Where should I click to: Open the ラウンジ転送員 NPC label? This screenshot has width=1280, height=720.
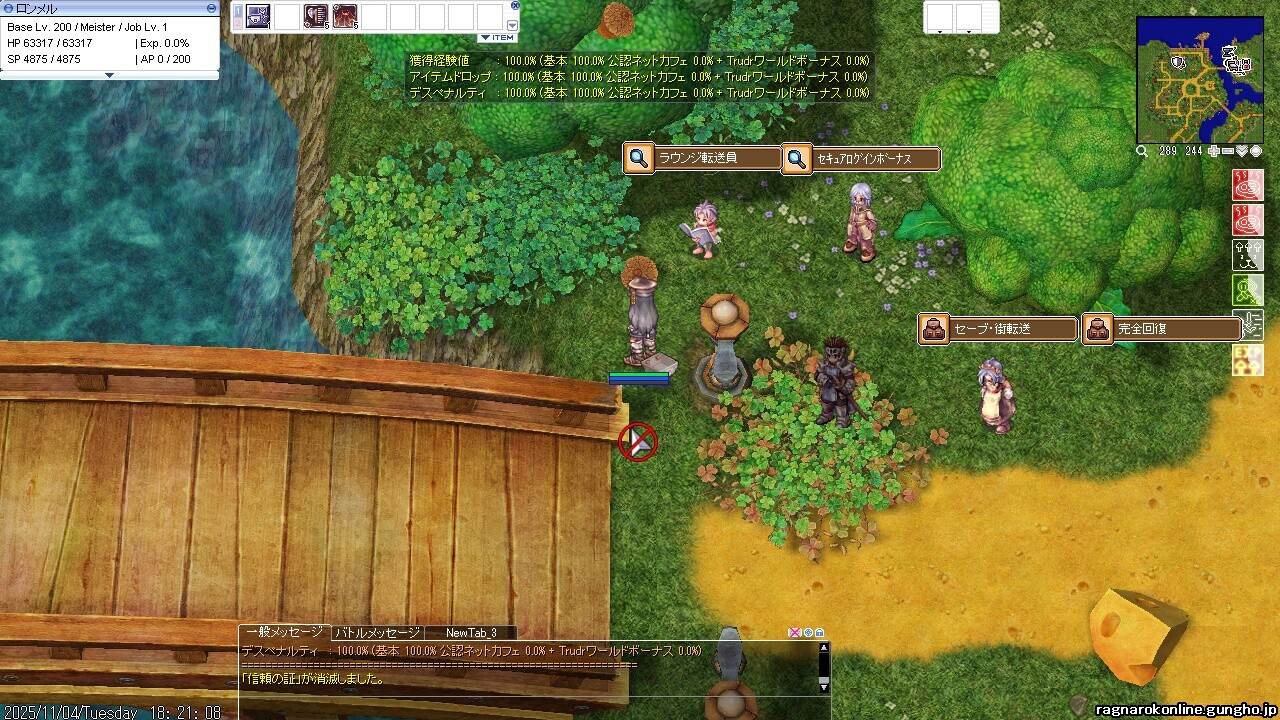point(703,158)
